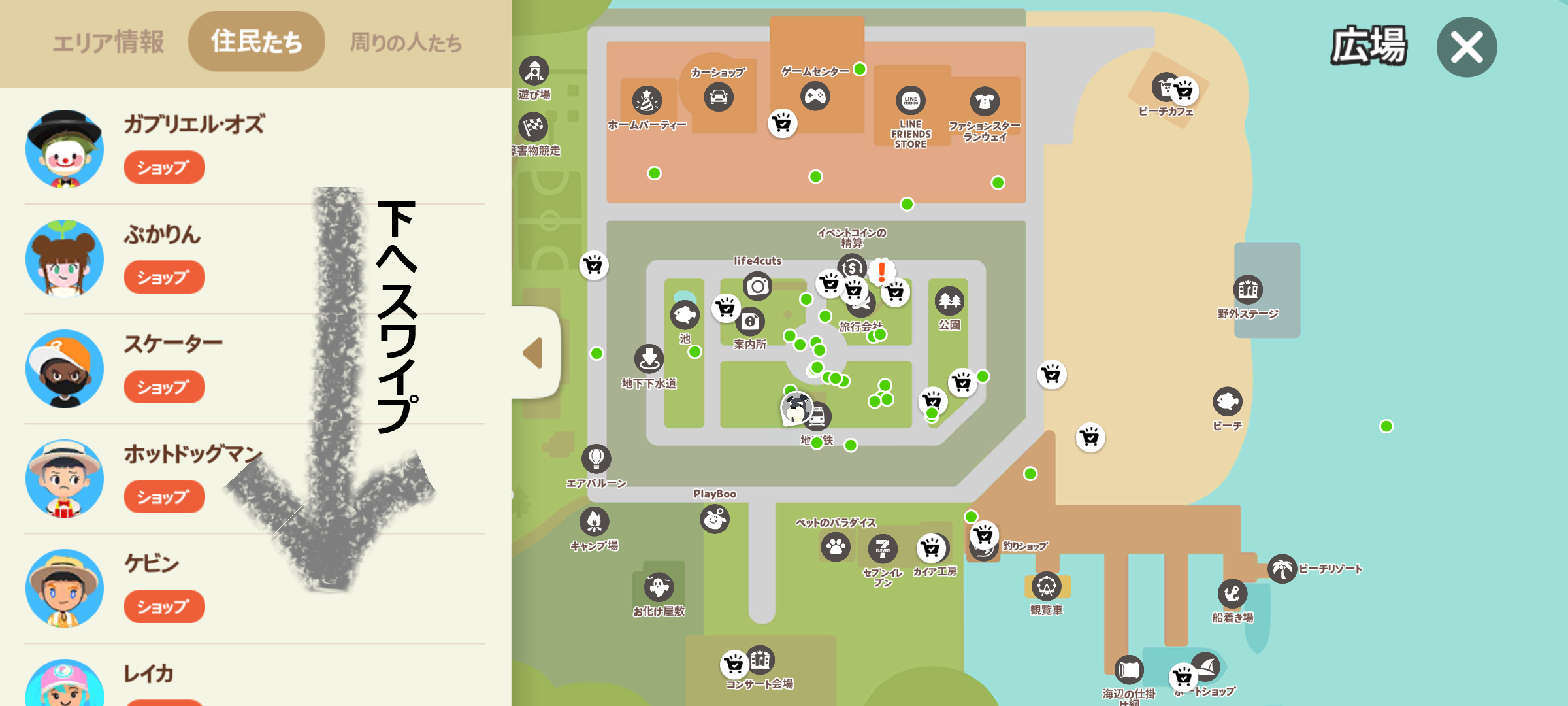Choose the お化け屋敷 ghost marker
The width and height of the screenshot is (1568, 706).
(659, 586)
